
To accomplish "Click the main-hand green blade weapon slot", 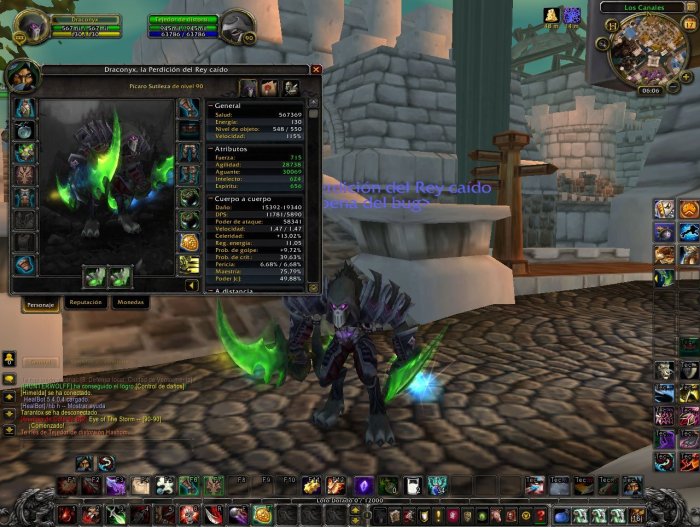I will click(x=96, y=276).
